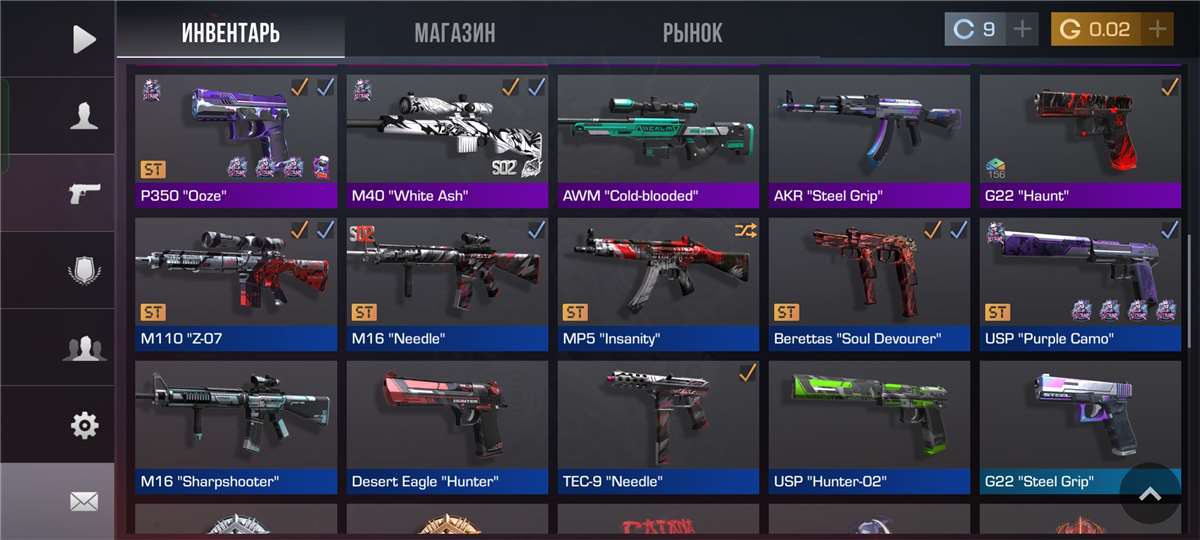Image resolution: width=1200 pixels, height=540 pixels.
Task: Select the AWM "Cold-blooded" skin
Action: coord(658,140)
